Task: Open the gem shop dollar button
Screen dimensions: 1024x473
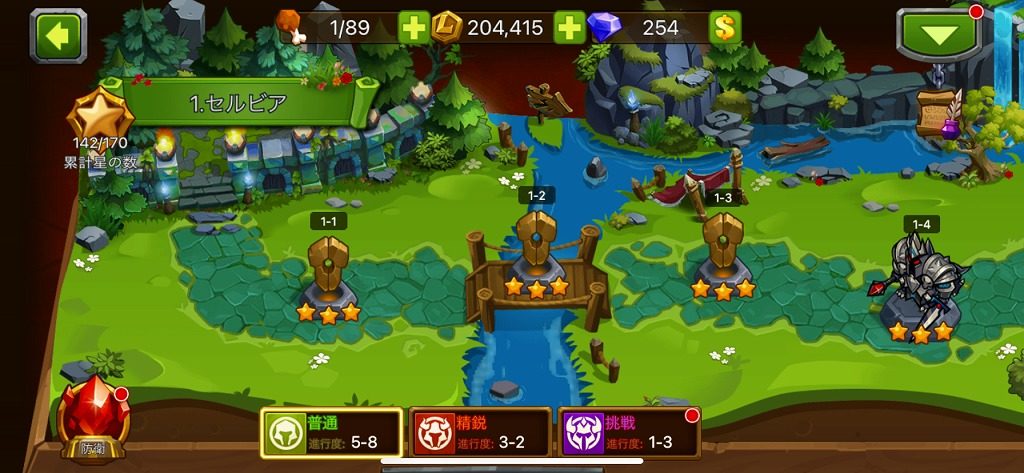Action: [x=725, y=28]
